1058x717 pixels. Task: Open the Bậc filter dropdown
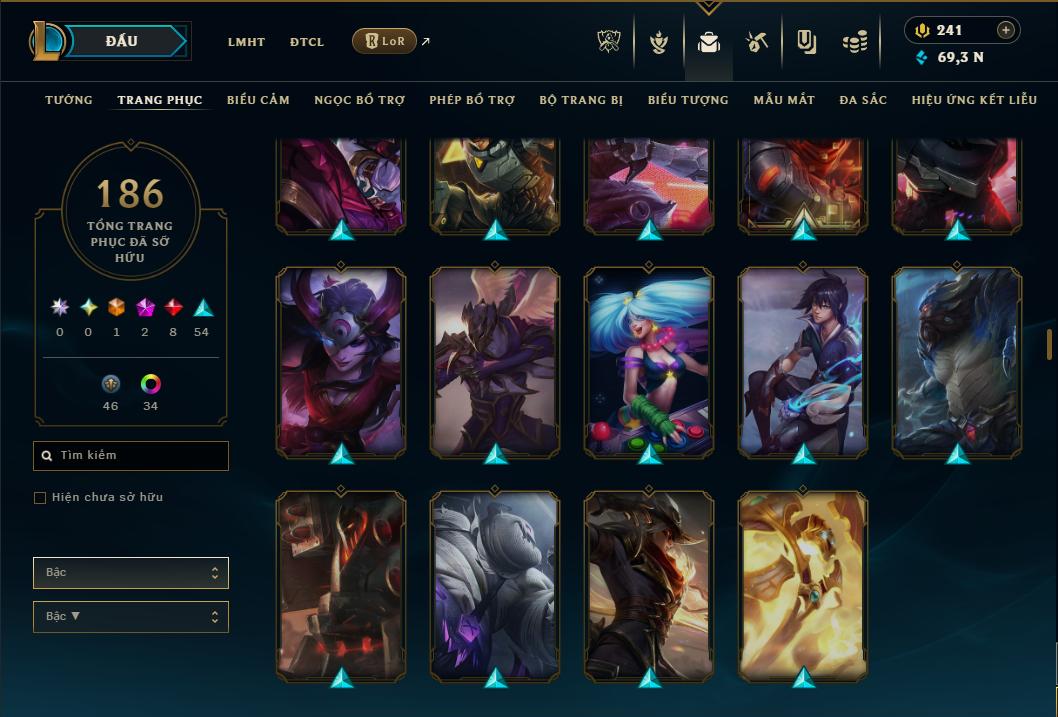(131, 573)
